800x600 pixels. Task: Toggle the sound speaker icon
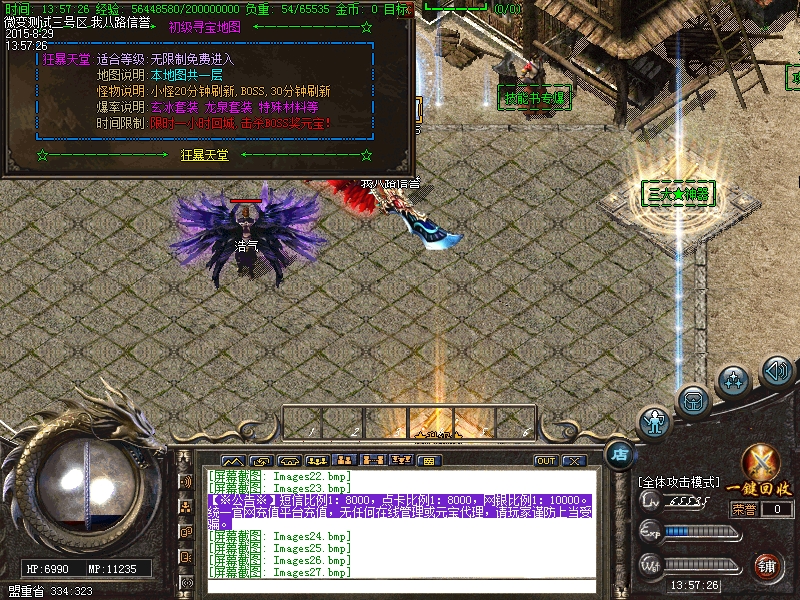[777, 372]
